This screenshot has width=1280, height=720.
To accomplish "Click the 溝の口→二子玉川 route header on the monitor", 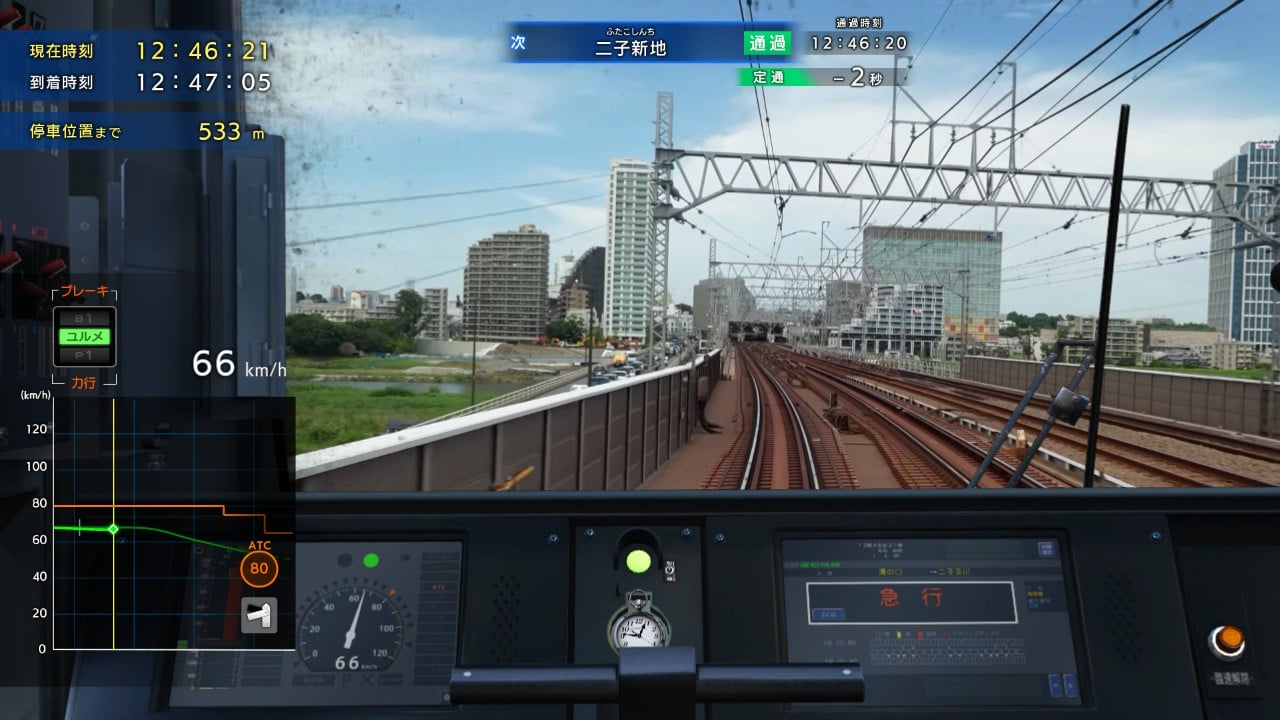I will (x=924, y=572).
